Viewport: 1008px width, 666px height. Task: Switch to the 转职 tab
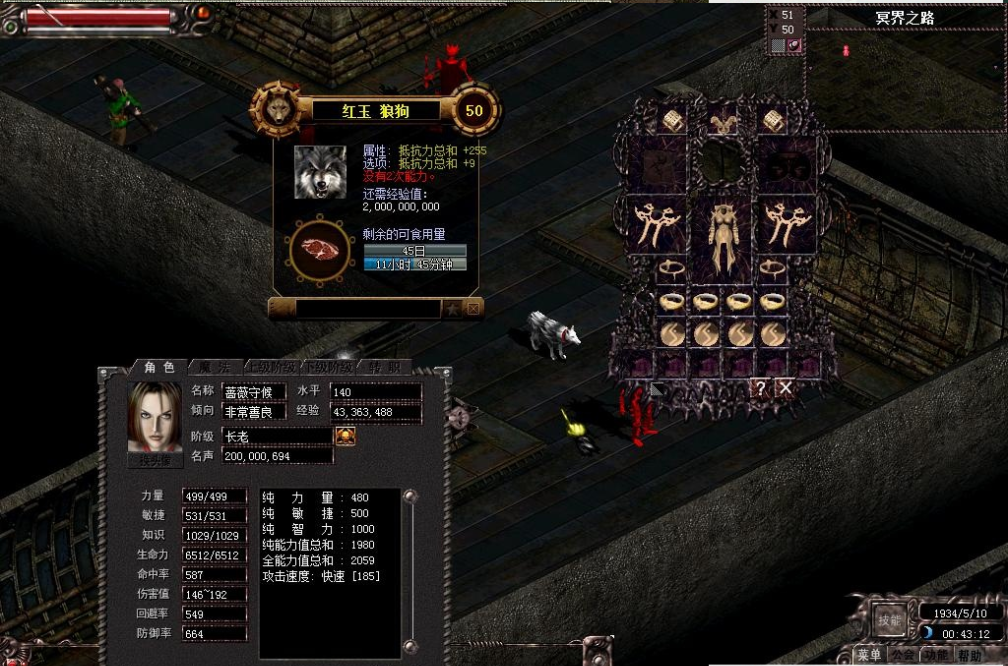pos(385,367)
